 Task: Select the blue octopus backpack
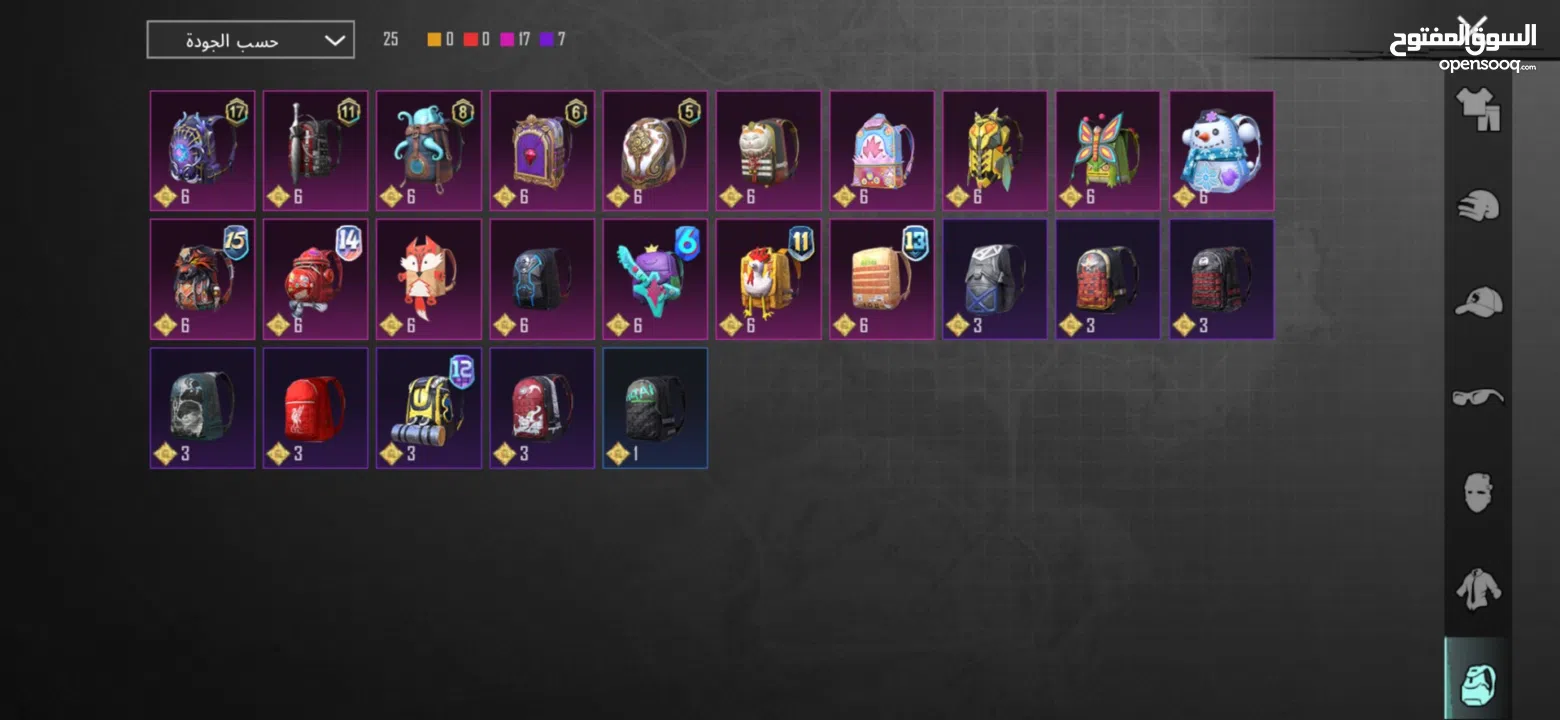click(x=428, y=151)
